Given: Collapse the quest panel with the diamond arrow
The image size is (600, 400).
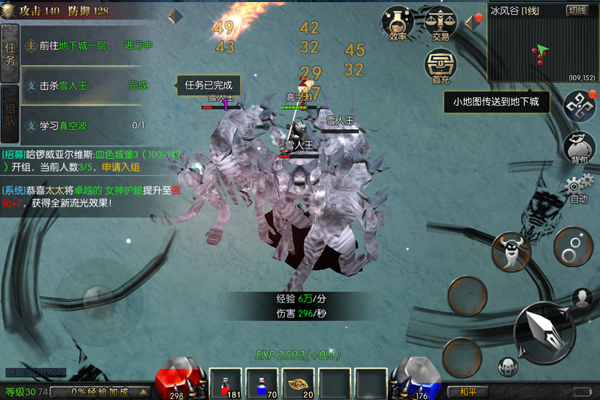Looking at the screenshot, I should point(174,16).
